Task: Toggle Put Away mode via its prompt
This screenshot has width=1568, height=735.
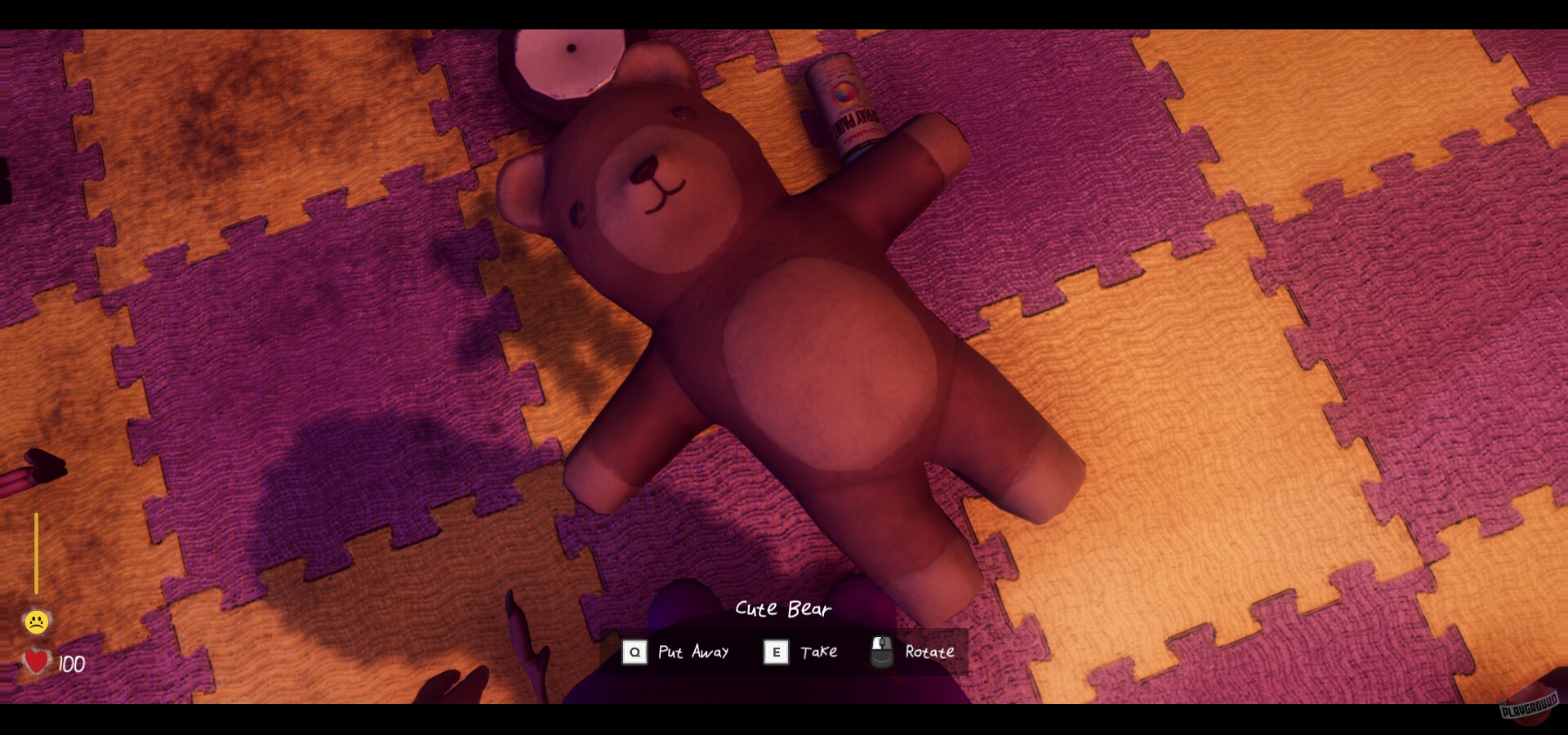Action: 693,652
